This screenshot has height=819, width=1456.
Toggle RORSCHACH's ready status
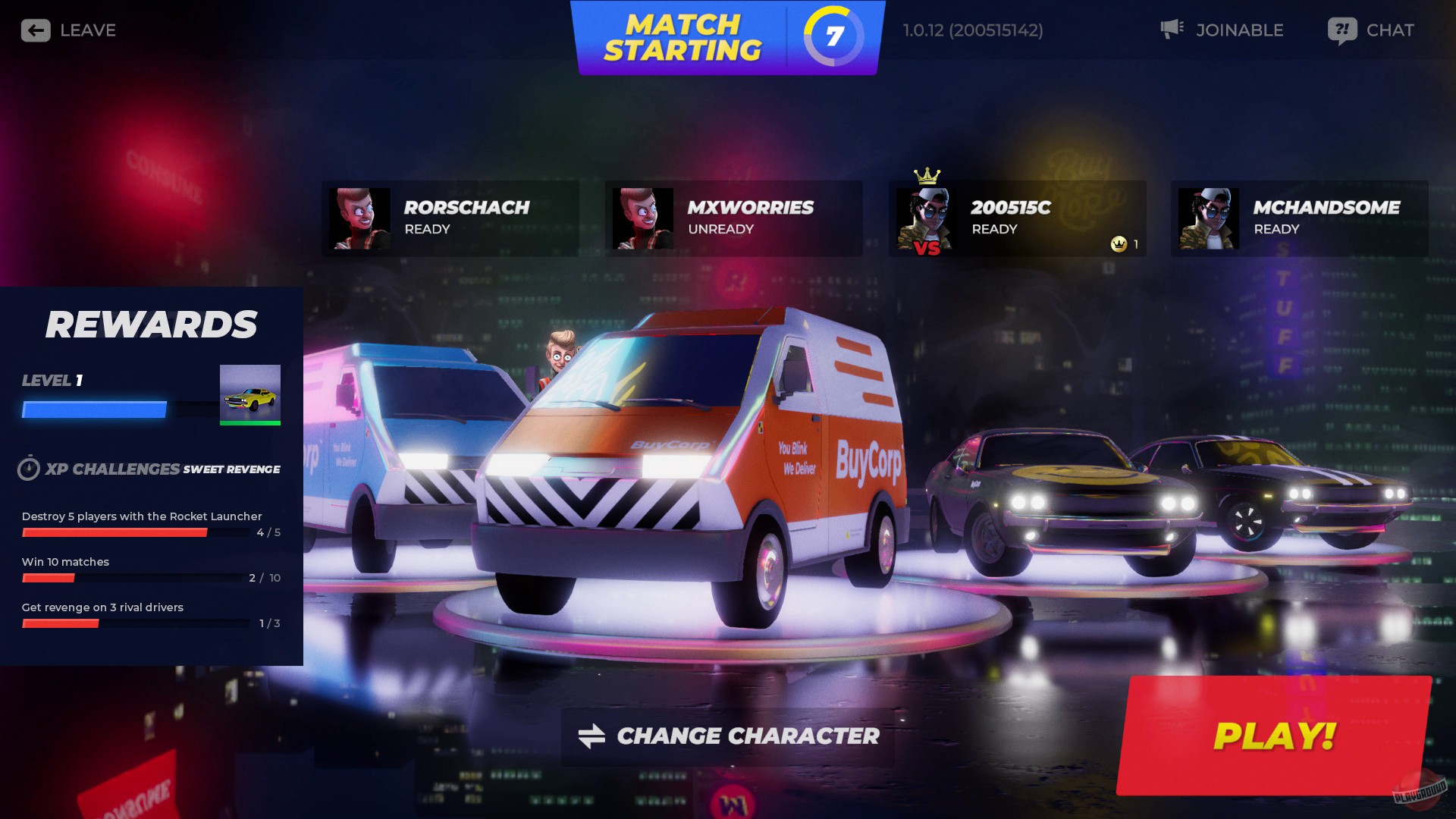(450, 218)
